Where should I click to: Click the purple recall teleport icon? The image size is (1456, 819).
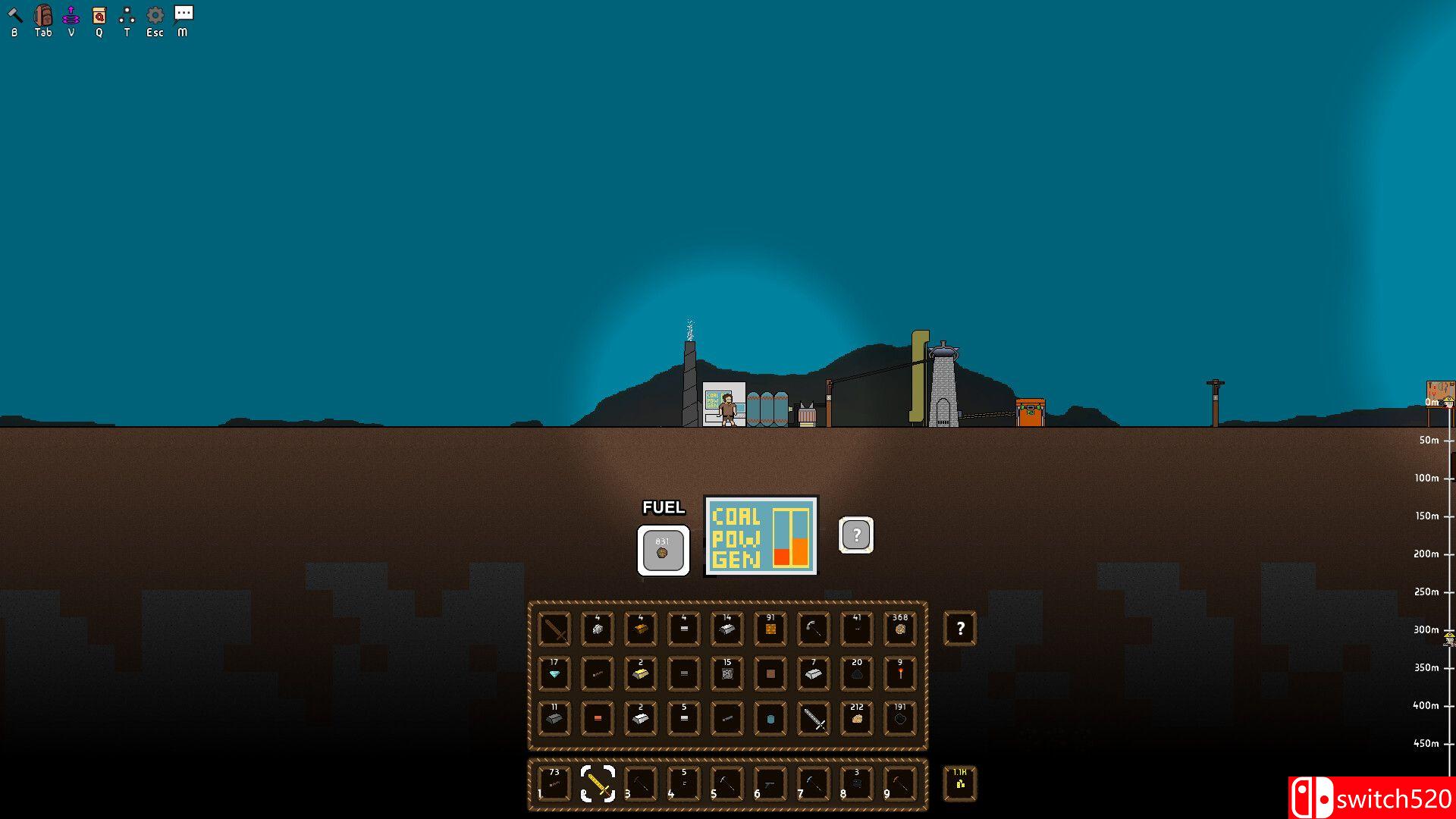tap(71, 14)
